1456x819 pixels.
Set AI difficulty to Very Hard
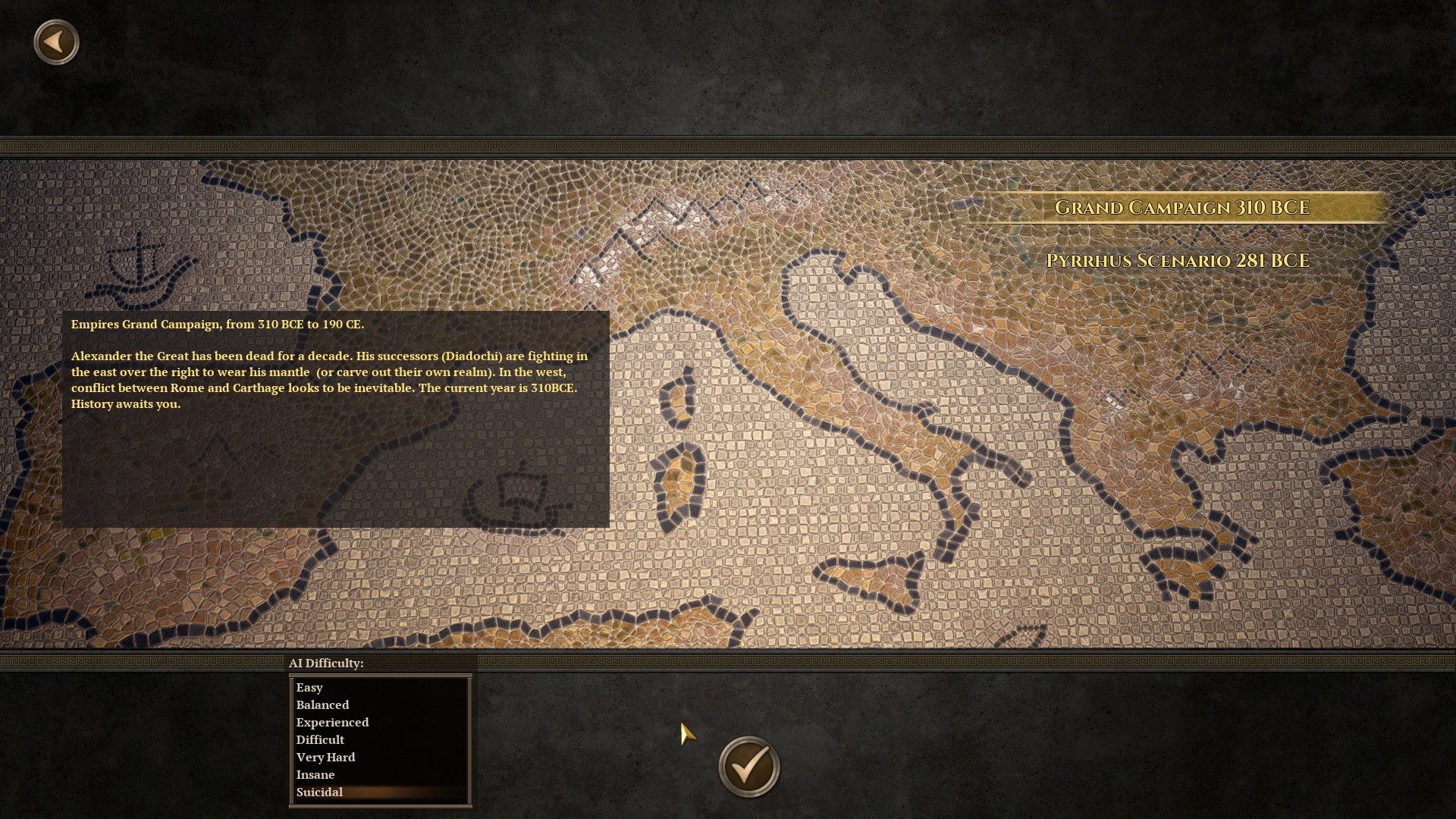click(x=325, y=758)
